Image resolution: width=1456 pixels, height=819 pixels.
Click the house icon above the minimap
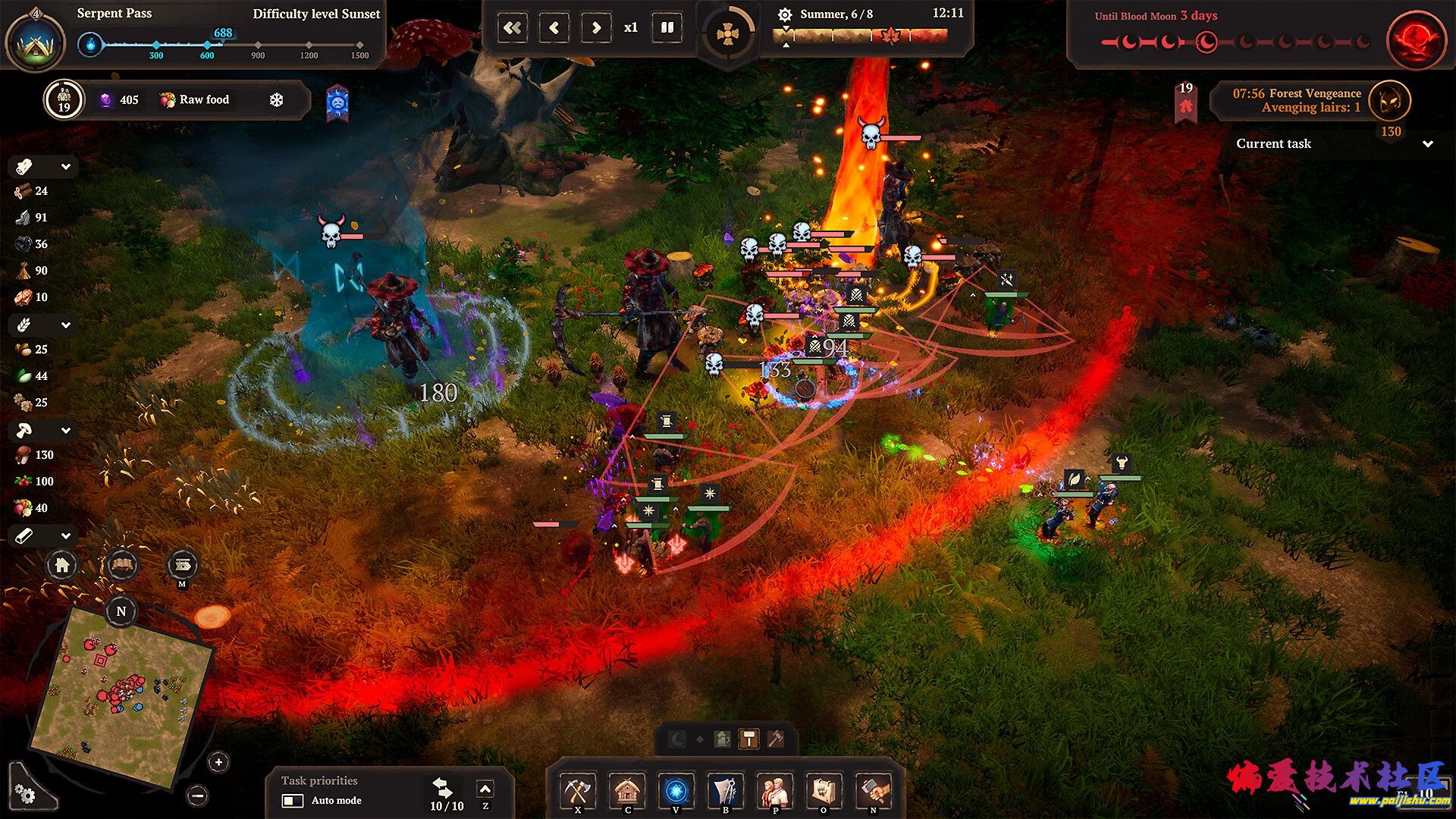coord(62,565)
